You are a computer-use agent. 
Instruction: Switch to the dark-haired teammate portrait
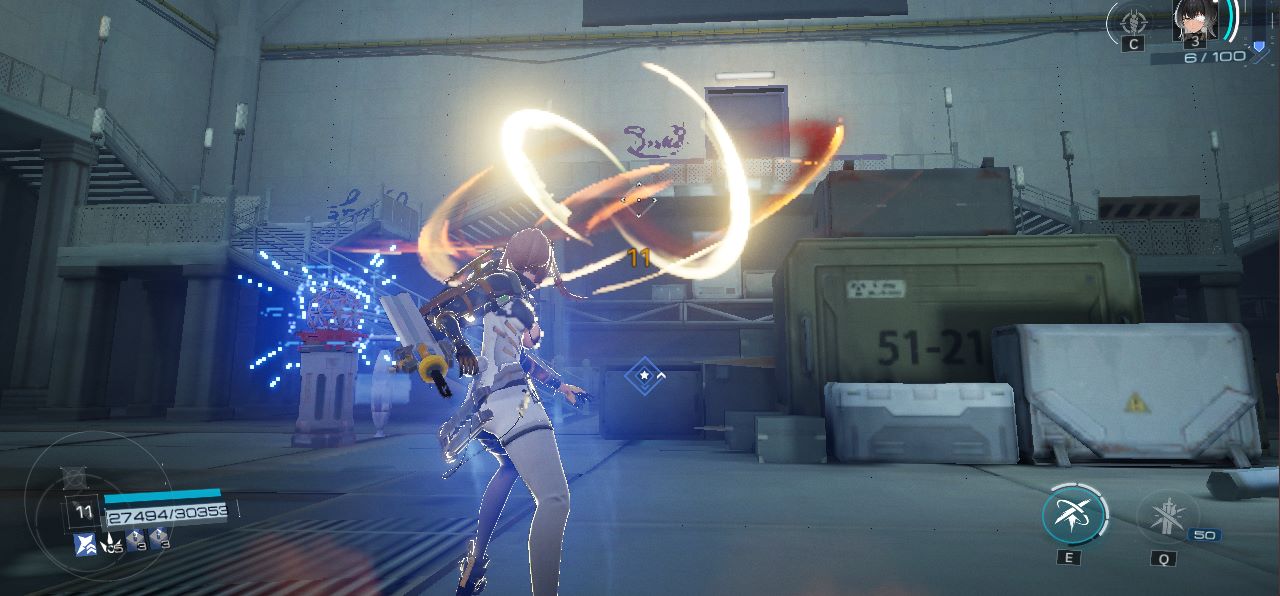point(1194,20)
